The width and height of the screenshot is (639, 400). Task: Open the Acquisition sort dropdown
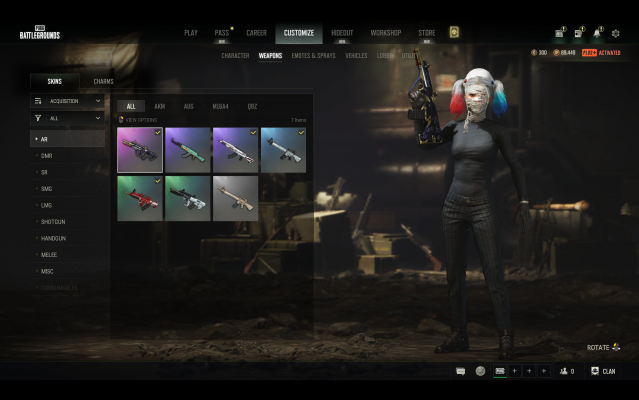(67, 101)
